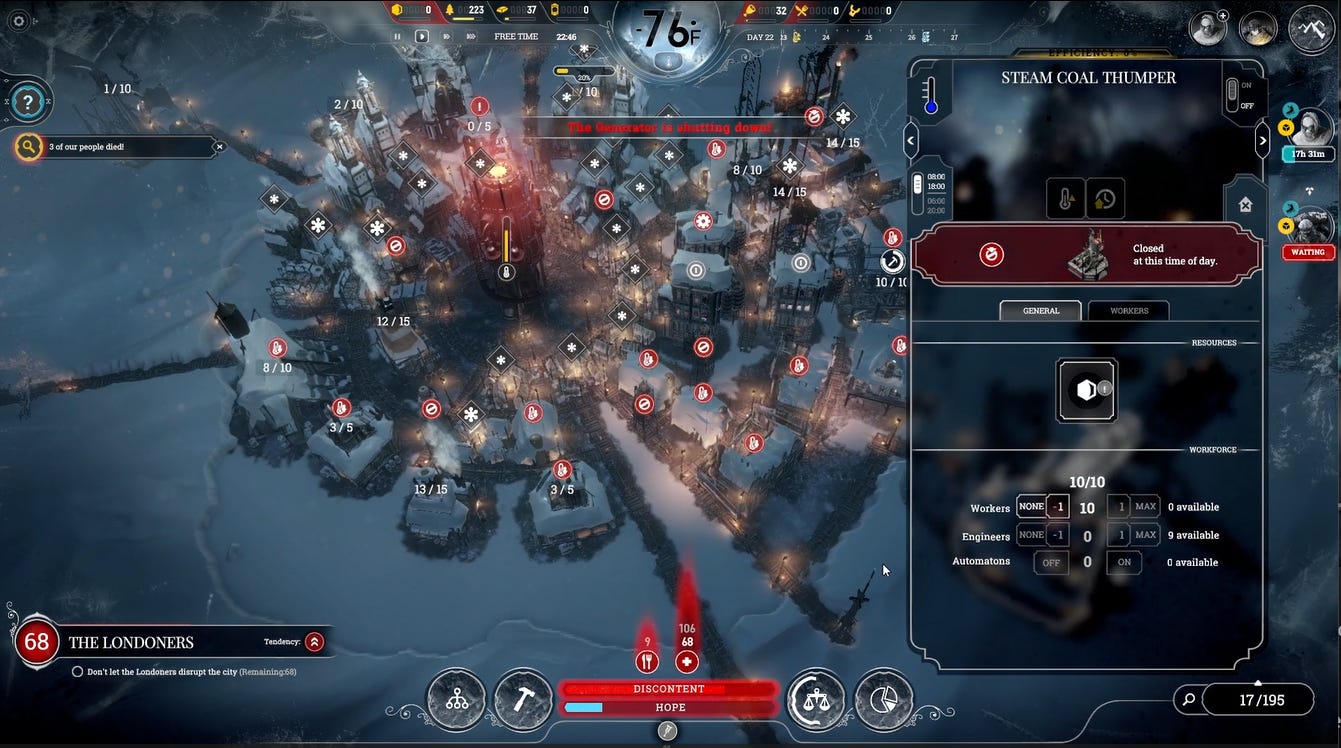The height and width of the screenshot is (748, 1341).
Task: Open the technology tree button
Action: coord(457,700)
